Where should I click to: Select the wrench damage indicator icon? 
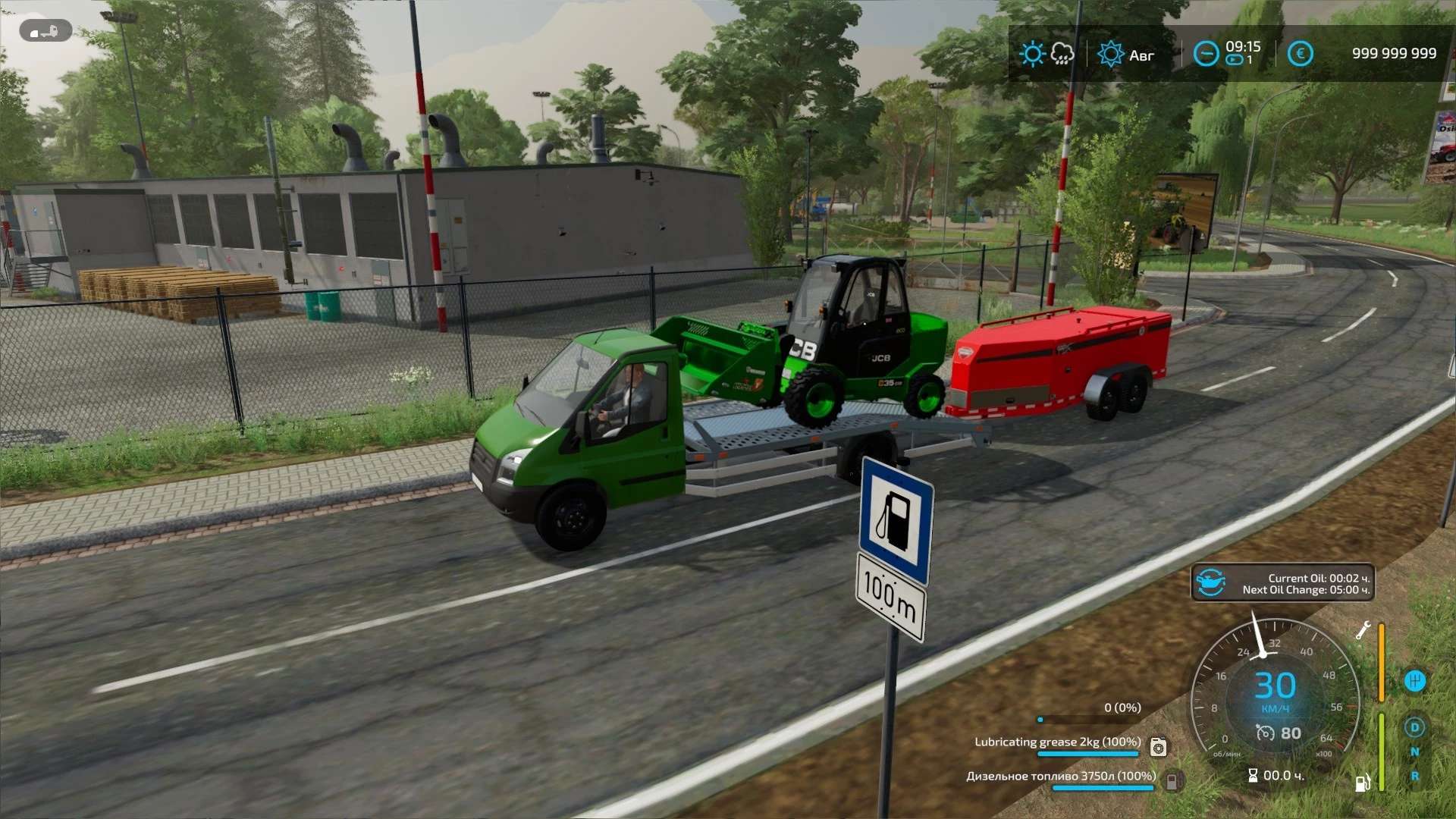click(1363, 630)
